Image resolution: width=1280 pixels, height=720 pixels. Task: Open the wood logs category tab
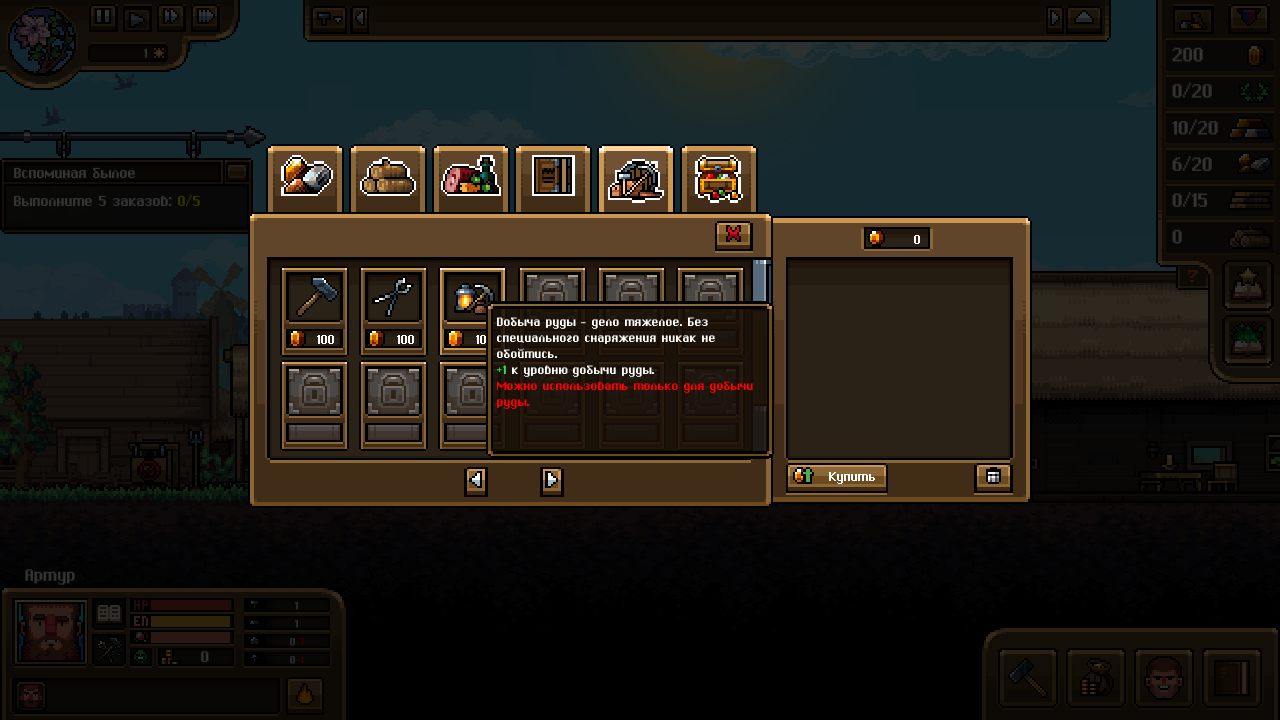click(388, 179)
